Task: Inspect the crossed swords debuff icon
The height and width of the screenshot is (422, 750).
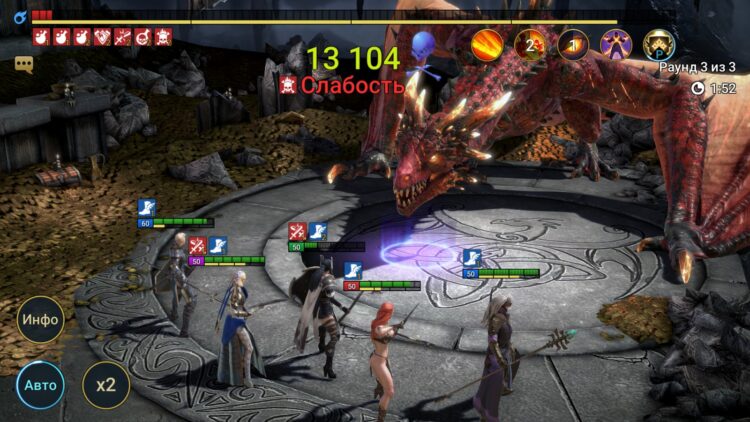Action: coord(123,37)
